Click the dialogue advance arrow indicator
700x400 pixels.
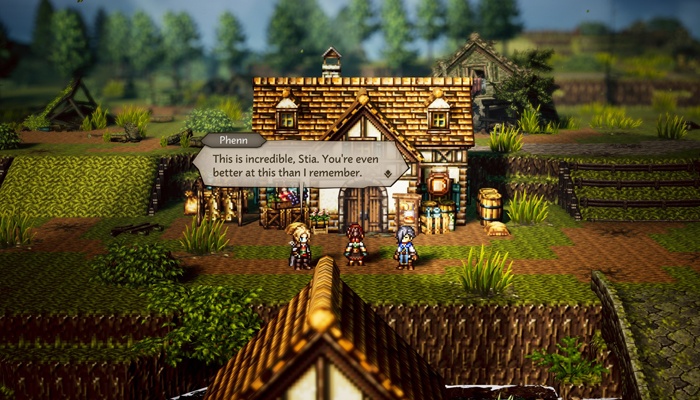[388, 173]
